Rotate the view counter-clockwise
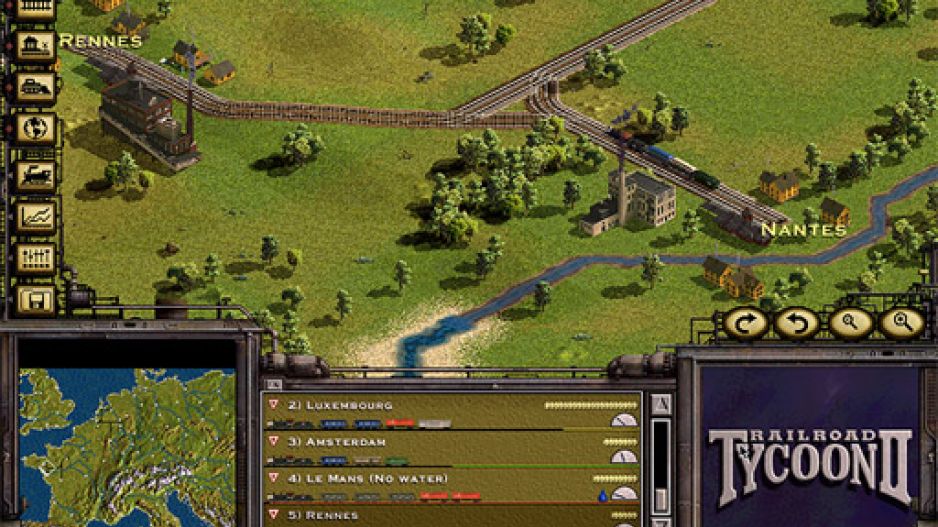Image resolution: width=938 pixels, height=527 pixels. pyautogui.click(x=796, y=323)
